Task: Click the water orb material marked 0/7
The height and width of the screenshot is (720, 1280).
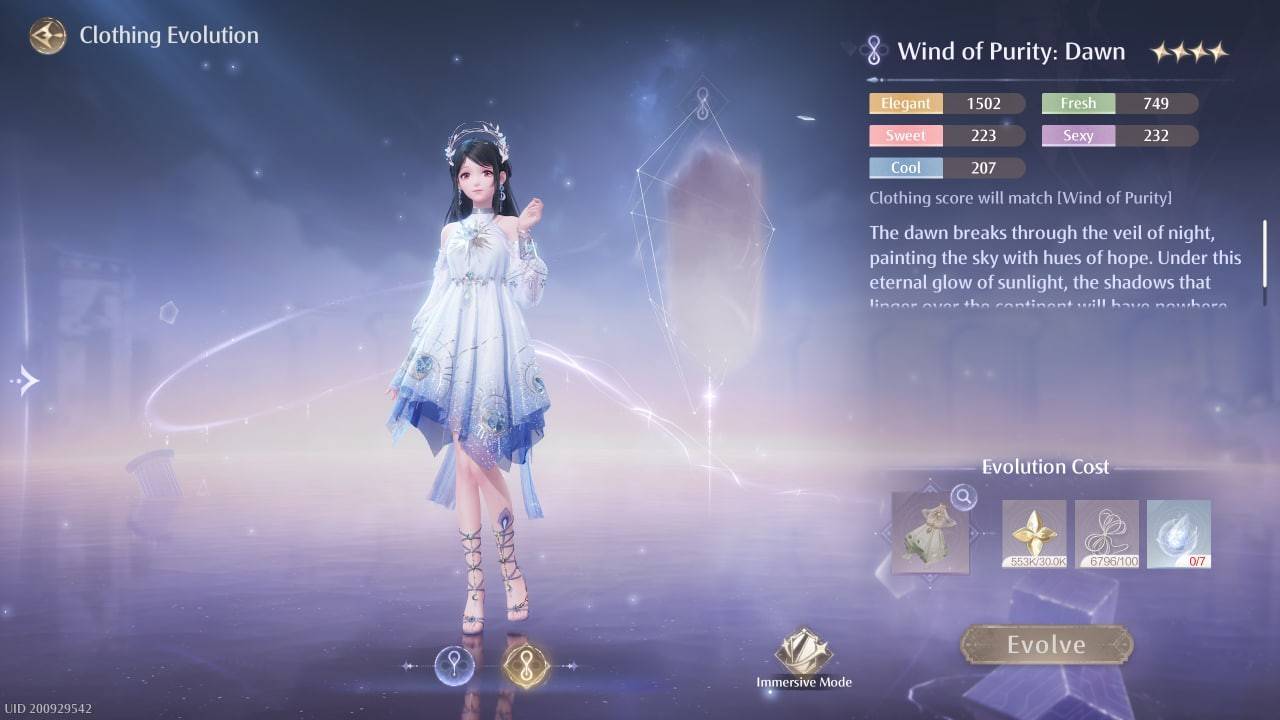Action: (1178, 533)
